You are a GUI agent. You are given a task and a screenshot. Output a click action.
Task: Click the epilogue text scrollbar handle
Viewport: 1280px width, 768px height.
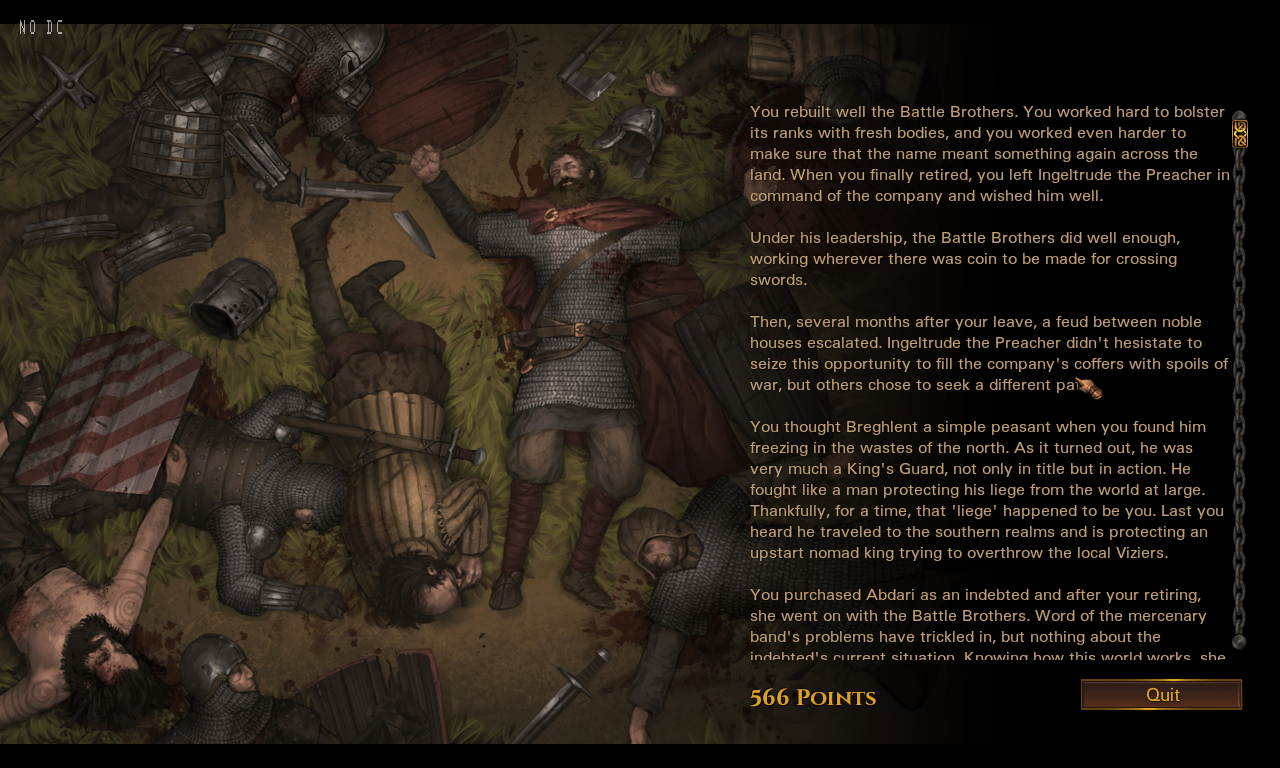click(x=1239, y=134)
